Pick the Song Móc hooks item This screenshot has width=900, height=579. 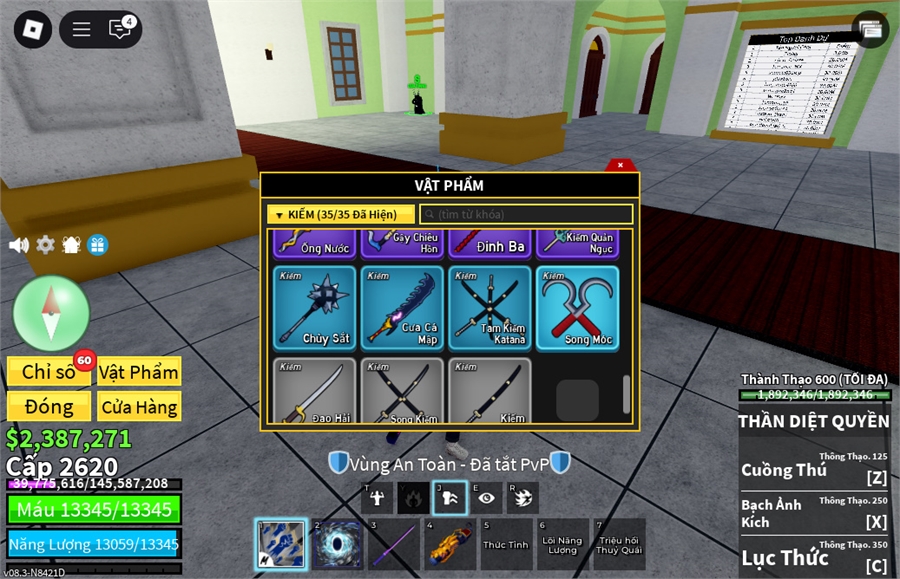(577, 307)
